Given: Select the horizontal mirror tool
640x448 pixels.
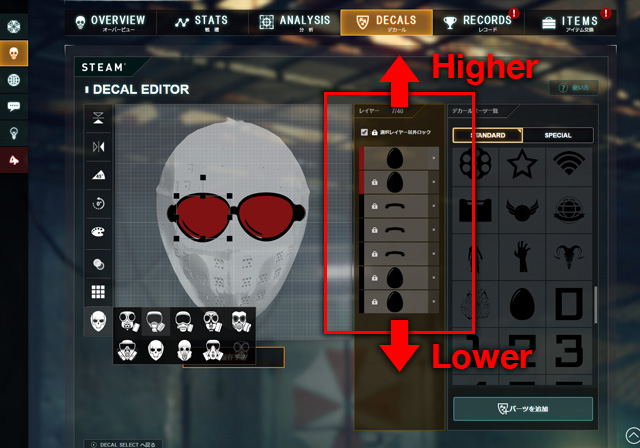Looking at the screenshot, I should click(99, 148).
